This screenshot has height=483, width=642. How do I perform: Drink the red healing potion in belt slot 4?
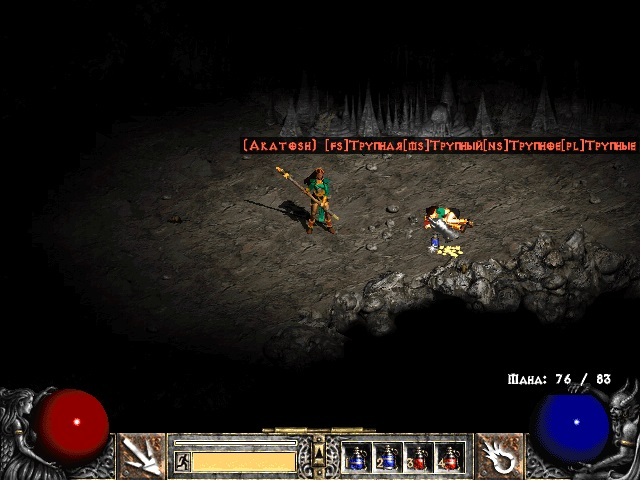(x=450, y=458)
